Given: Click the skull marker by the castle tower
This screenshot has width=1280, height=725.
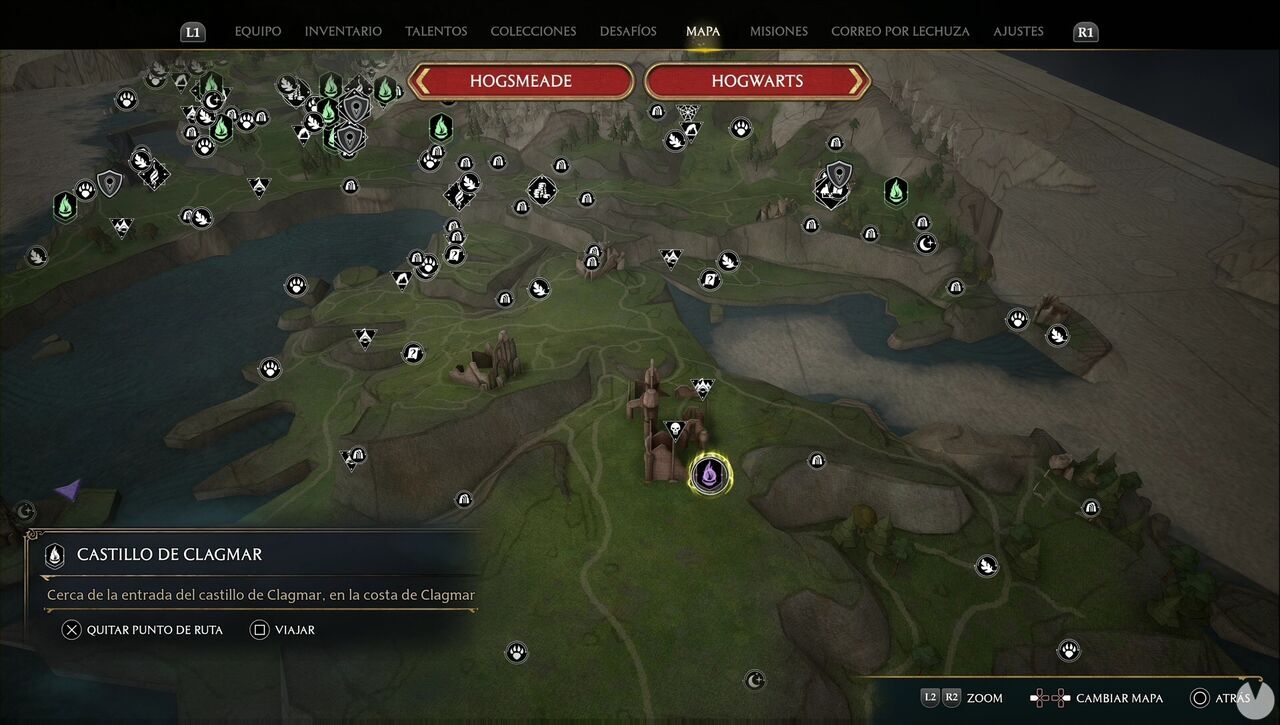Looking at the screenshot, I should [x=675, y=429].
